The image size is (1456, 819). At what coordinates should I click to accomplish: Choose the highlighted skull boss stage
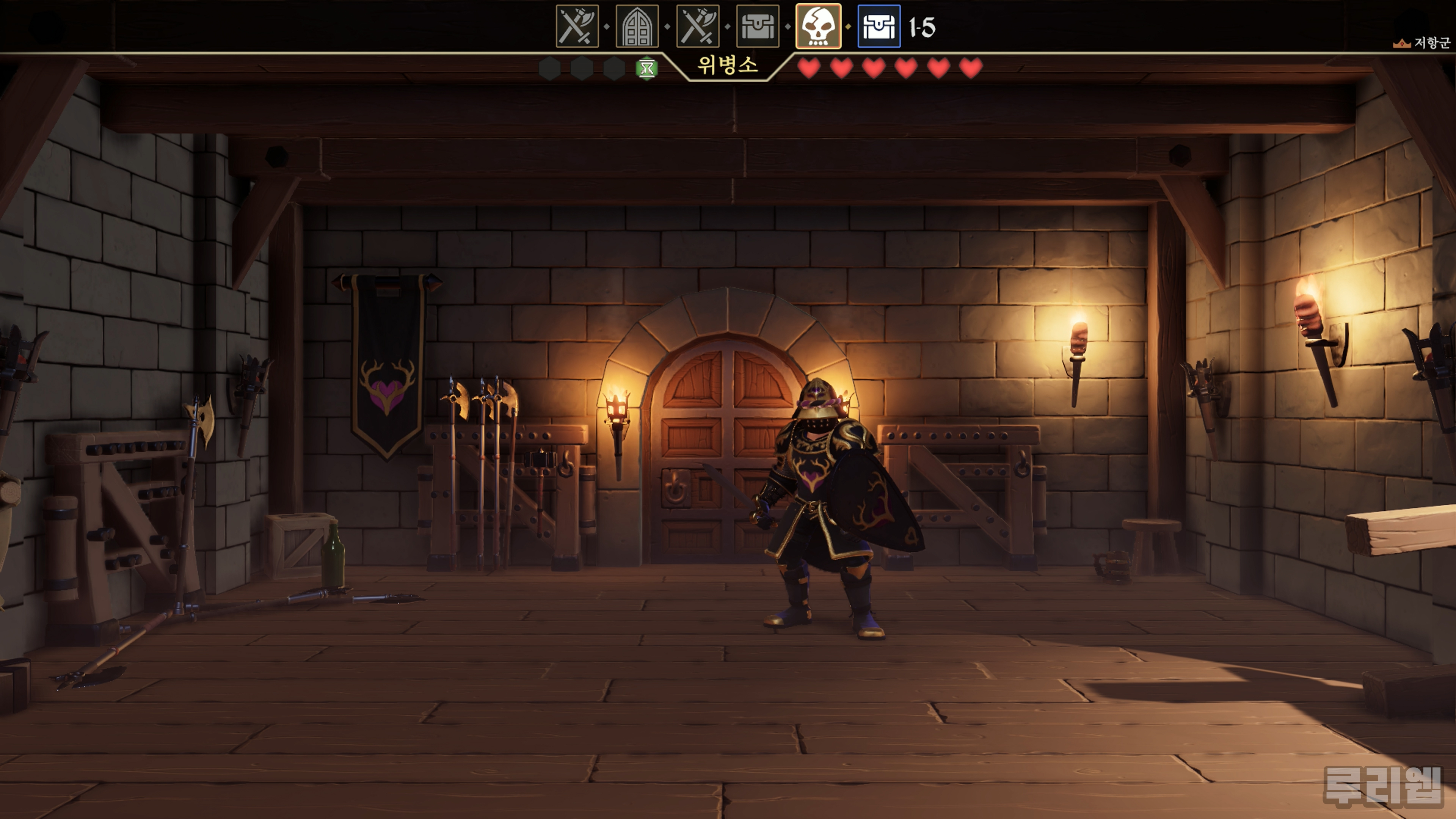click(x=818, y=27)
